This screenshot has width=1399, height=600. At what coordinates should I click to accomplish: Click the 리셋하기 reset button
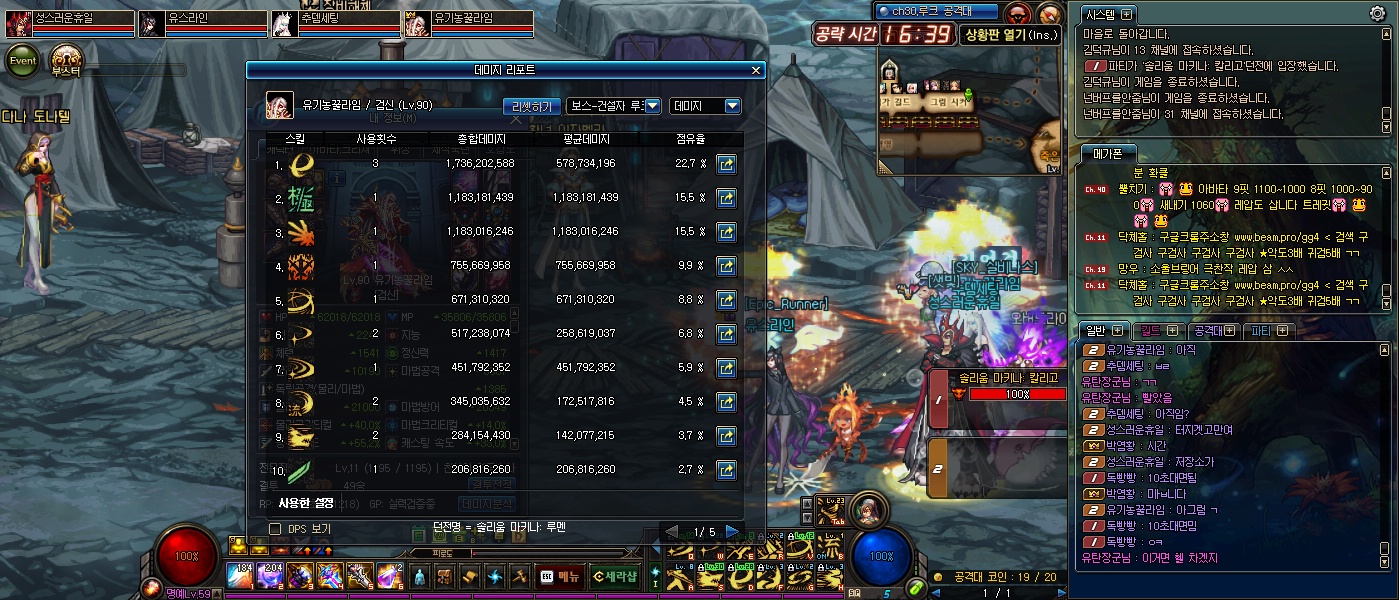click(531, 106)
